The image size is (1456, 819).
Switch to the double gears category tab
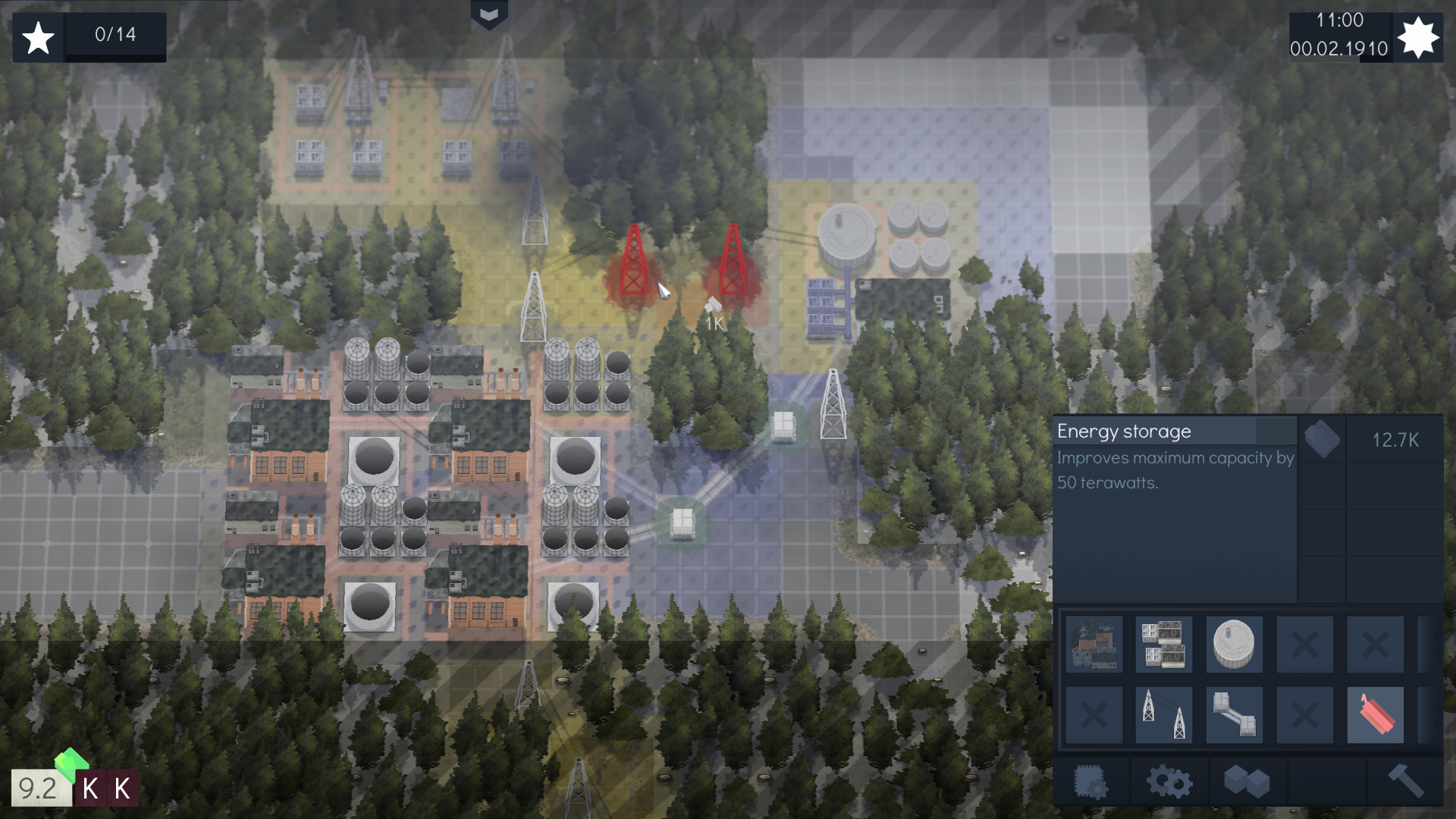tap(1169, 781)
